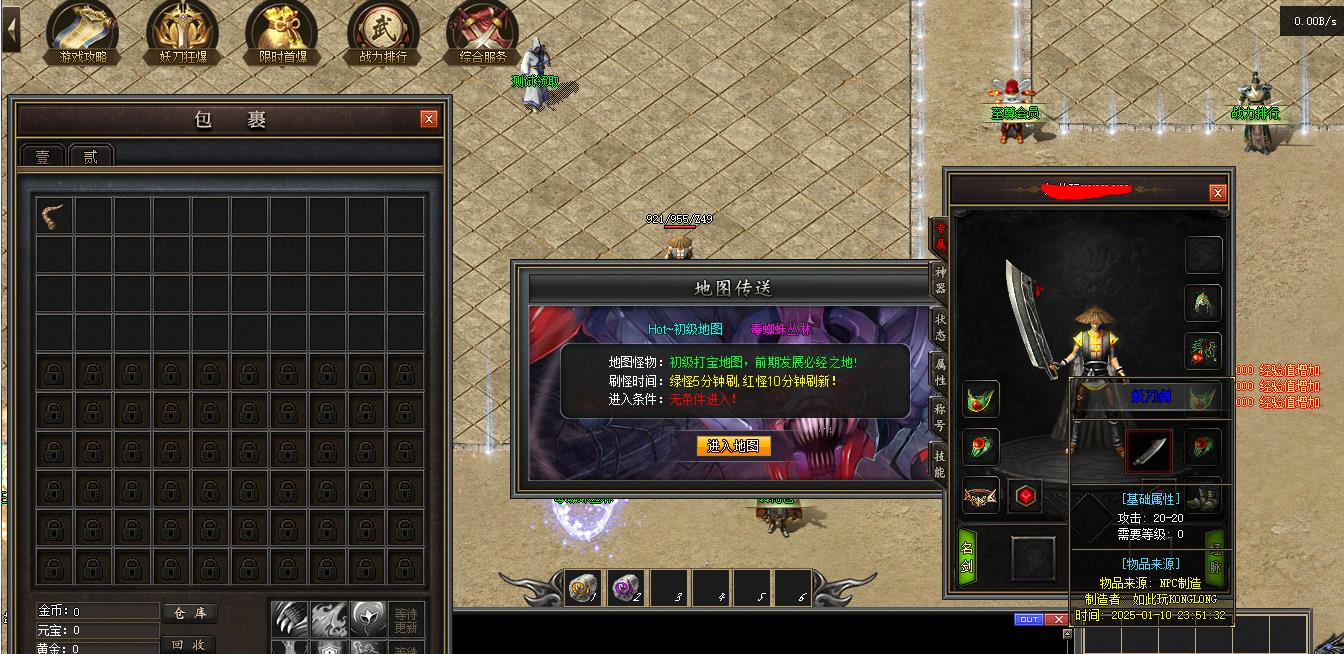Close the character equipment window
Screen dimensions: 1344x654
tap(1217, 193)
